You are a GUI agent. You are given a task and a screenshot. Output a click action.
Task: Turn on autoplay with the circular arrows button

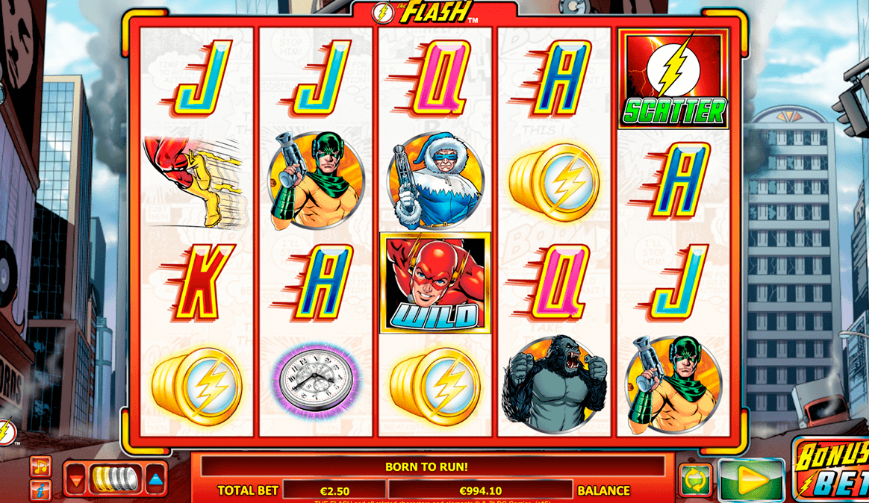point(695,480)
